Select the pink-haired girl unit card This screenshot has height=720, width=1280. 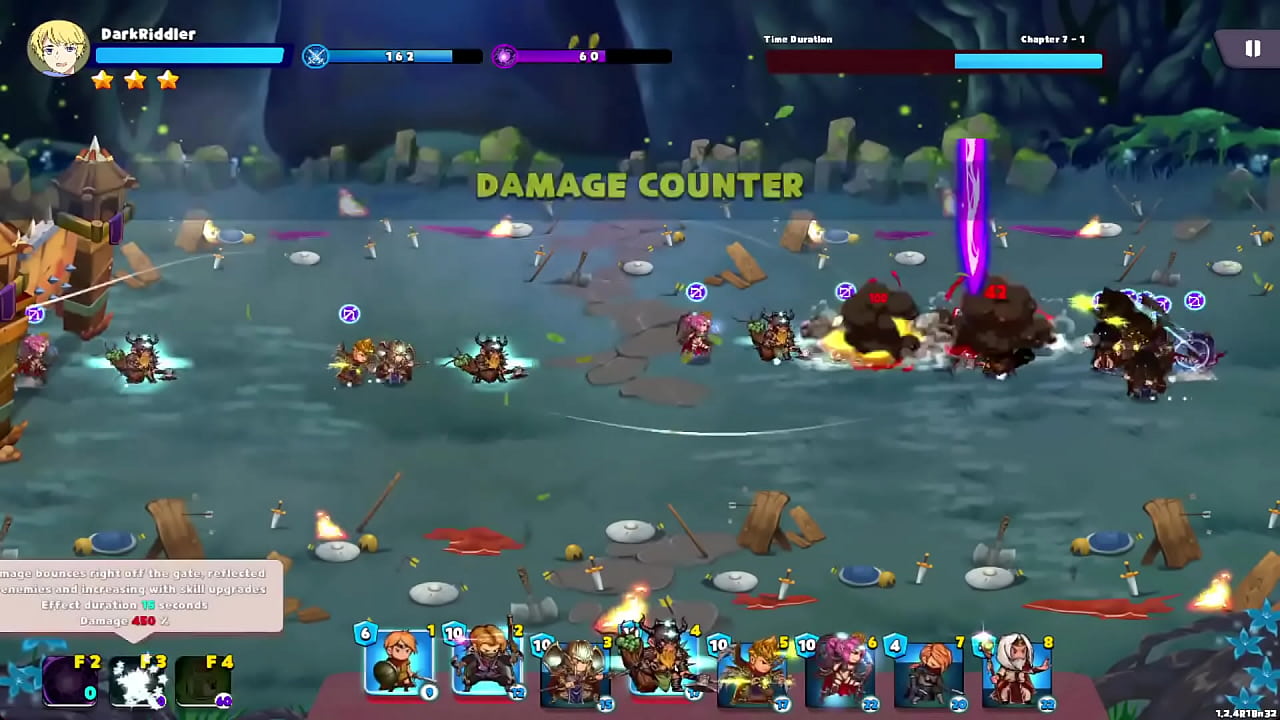(842, 670)
